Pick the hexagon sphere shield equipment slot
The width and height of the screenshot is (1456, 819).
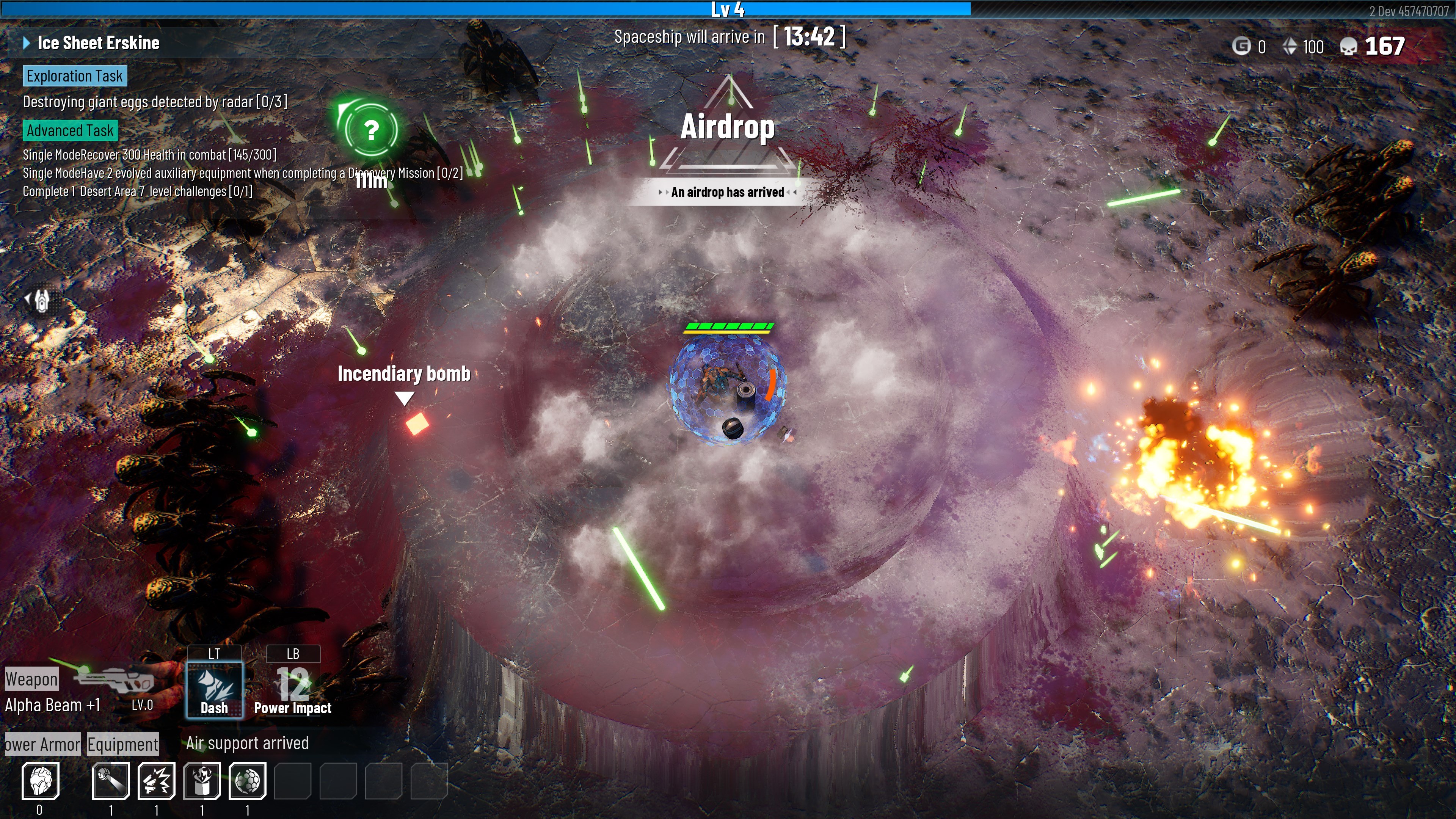[248, 781]
